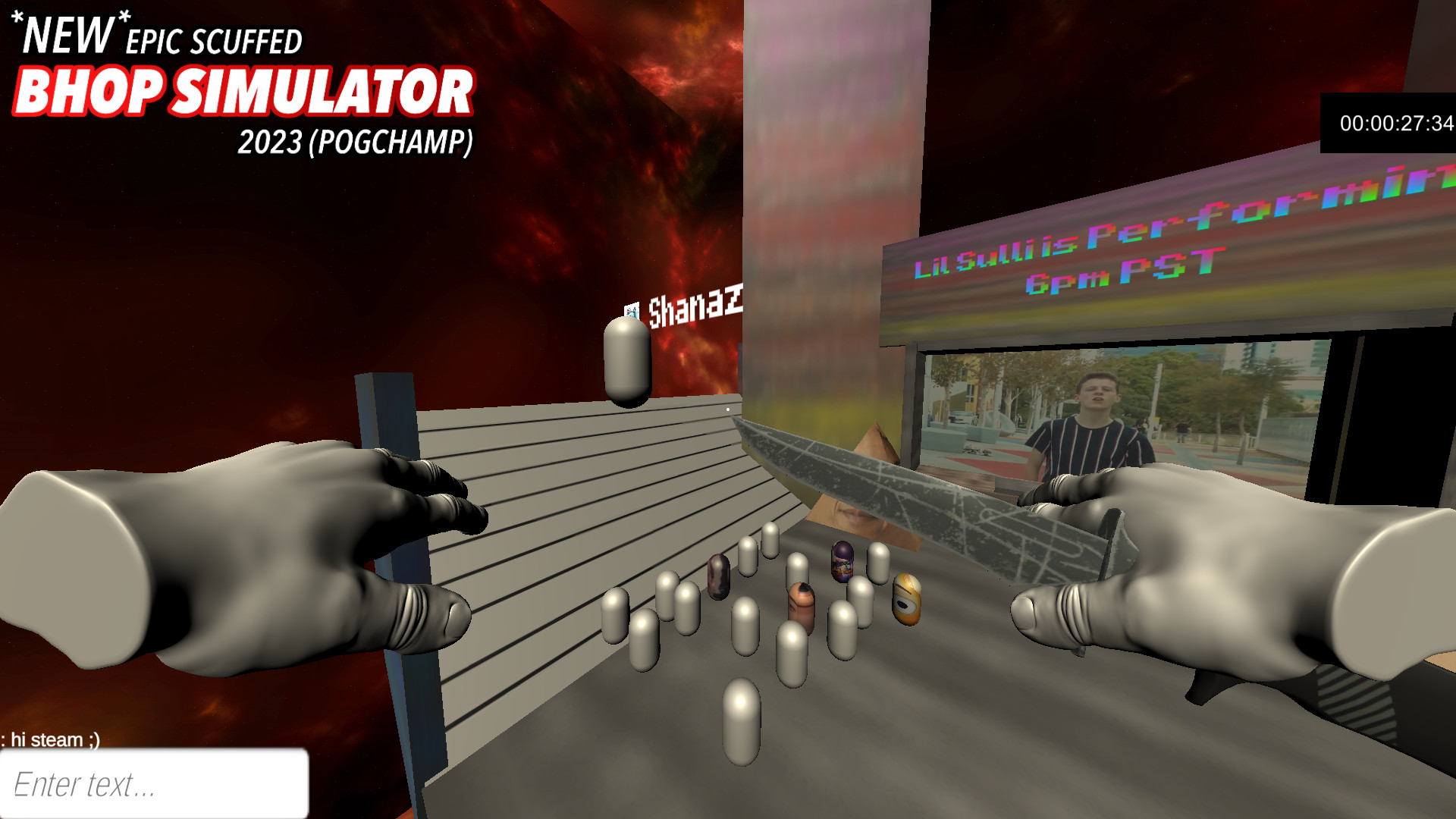Click the white capsule beneath Shanaz's nameplate
Screen dimensions: 1456x819
tap(626, 356)
